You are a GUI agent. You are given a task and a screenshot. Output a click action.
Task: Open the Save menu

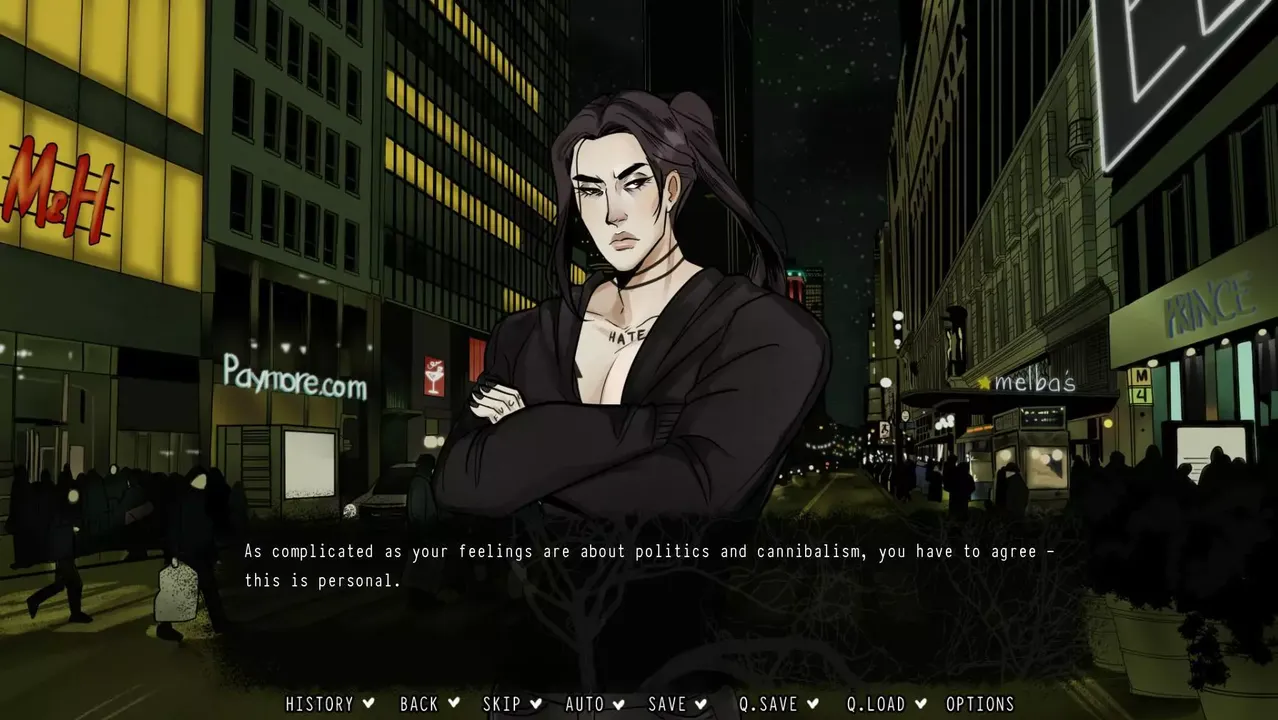(x=667, y=704)
